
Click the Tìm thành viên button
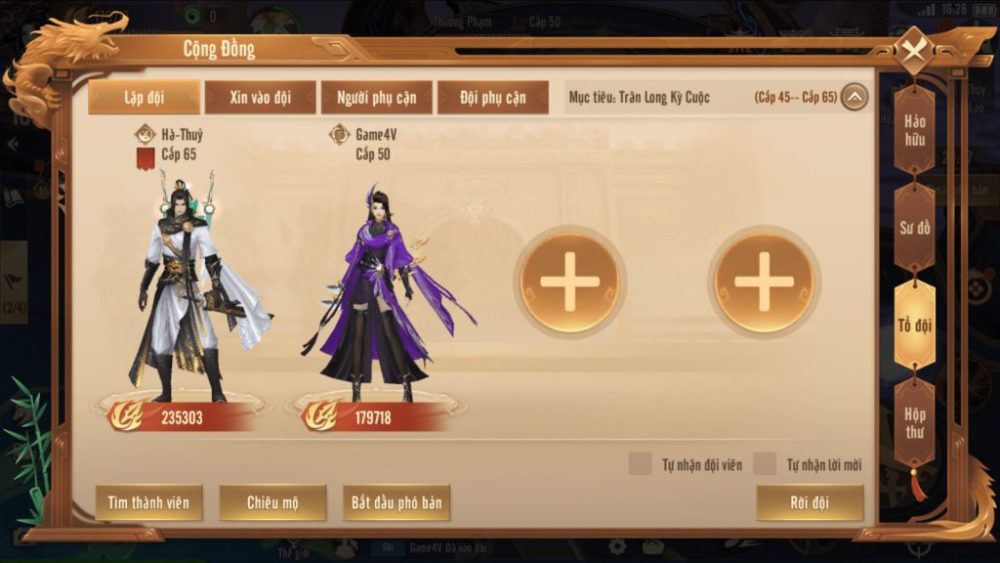pos(149,502)
